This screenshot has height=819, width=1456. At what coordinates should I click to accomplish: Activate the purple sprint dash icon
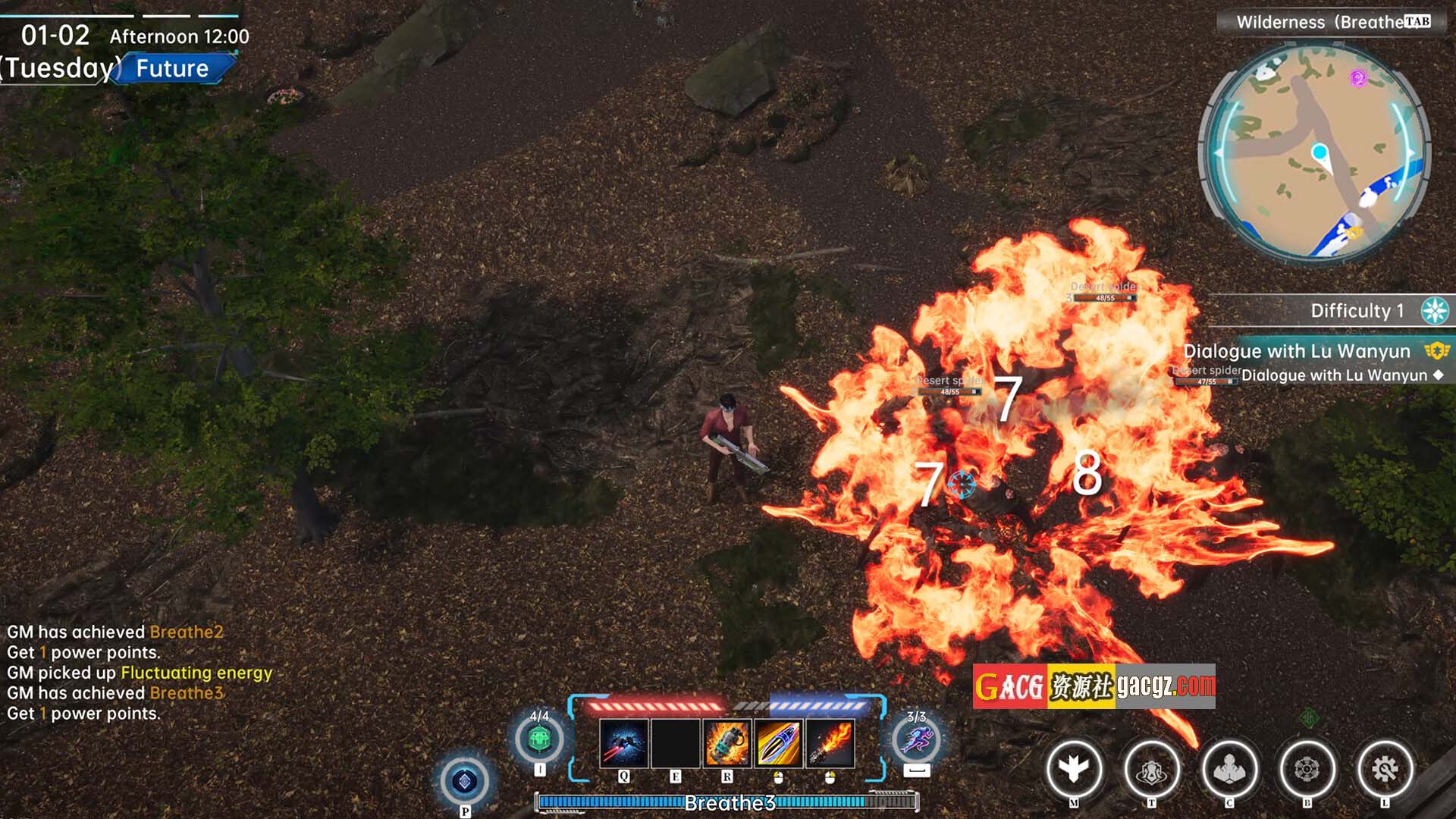pos(916,739)
